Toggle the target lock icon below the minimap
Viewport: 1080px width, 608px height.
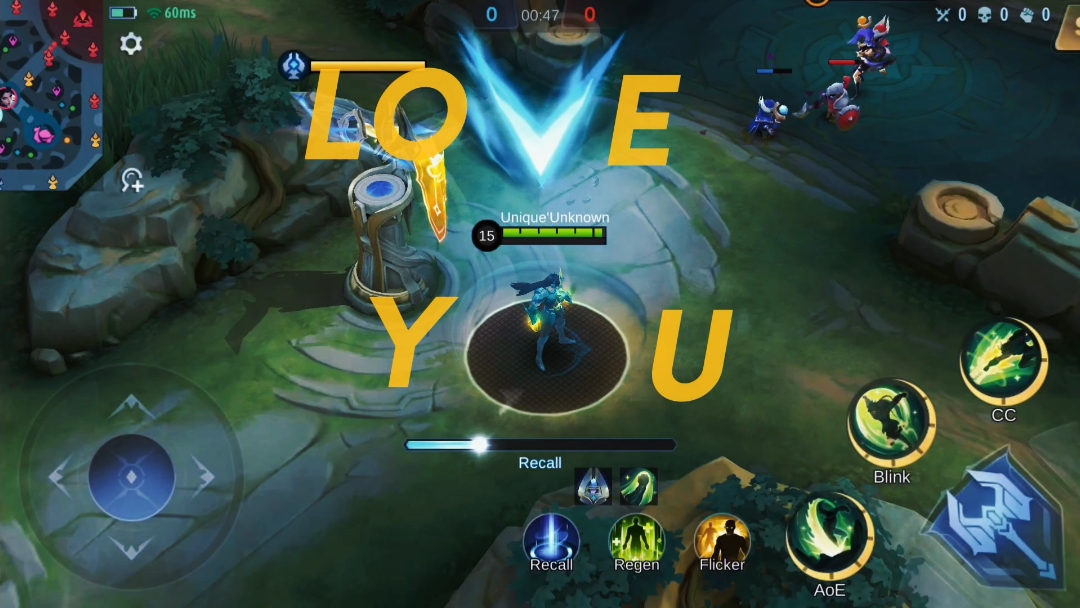click(132, 180)
